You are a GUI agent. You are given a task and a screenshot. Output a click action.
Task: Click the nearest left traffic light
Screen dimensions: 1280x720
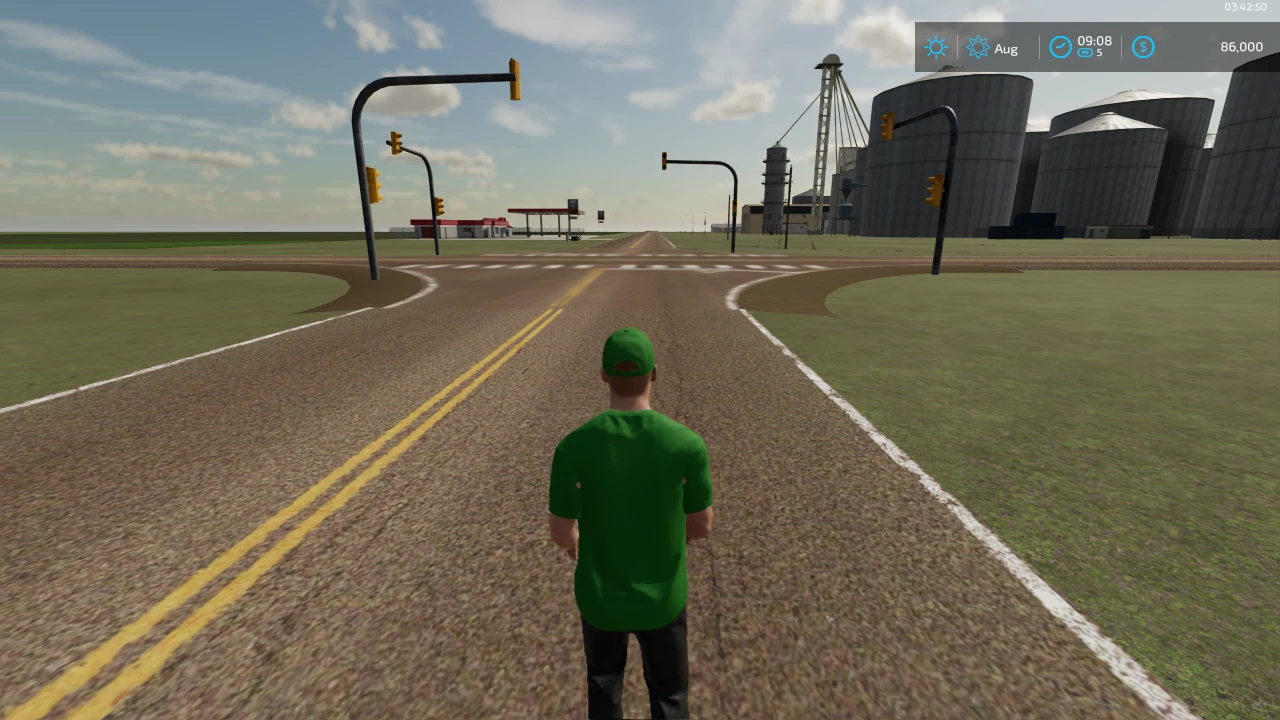375,185
